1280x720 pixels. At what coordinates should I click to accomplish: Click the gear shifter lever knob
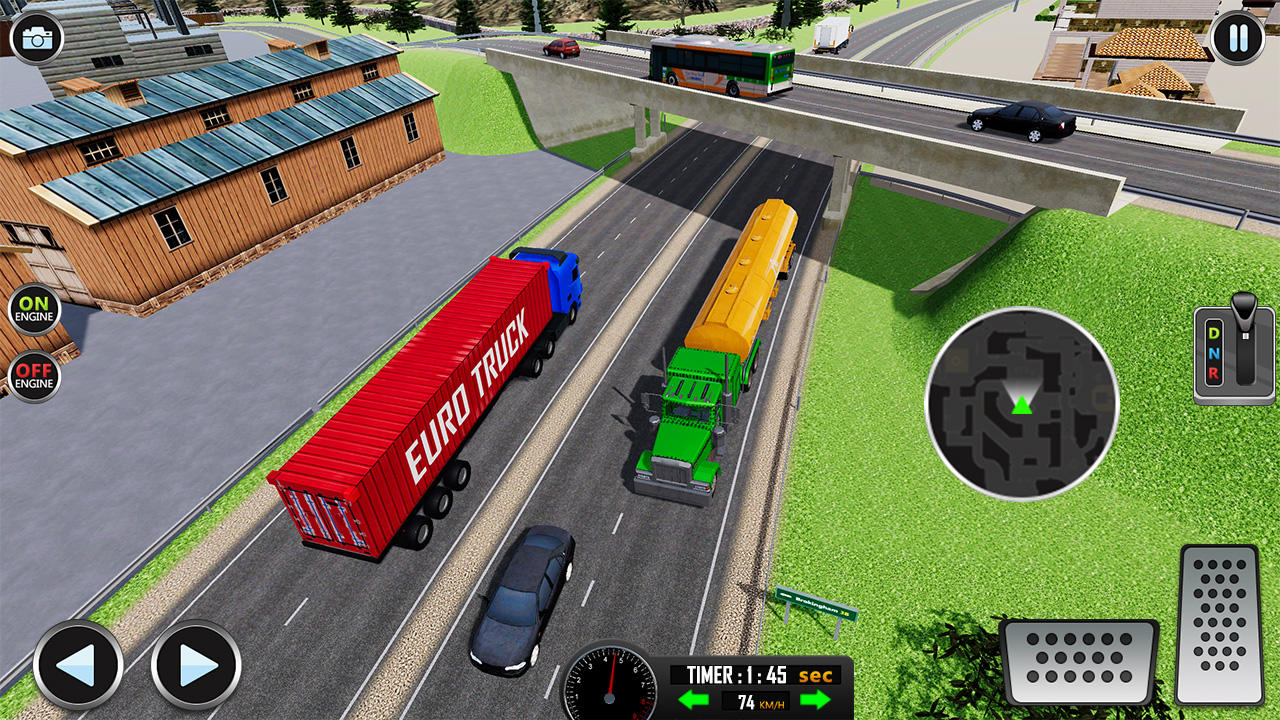(1244, 302)
